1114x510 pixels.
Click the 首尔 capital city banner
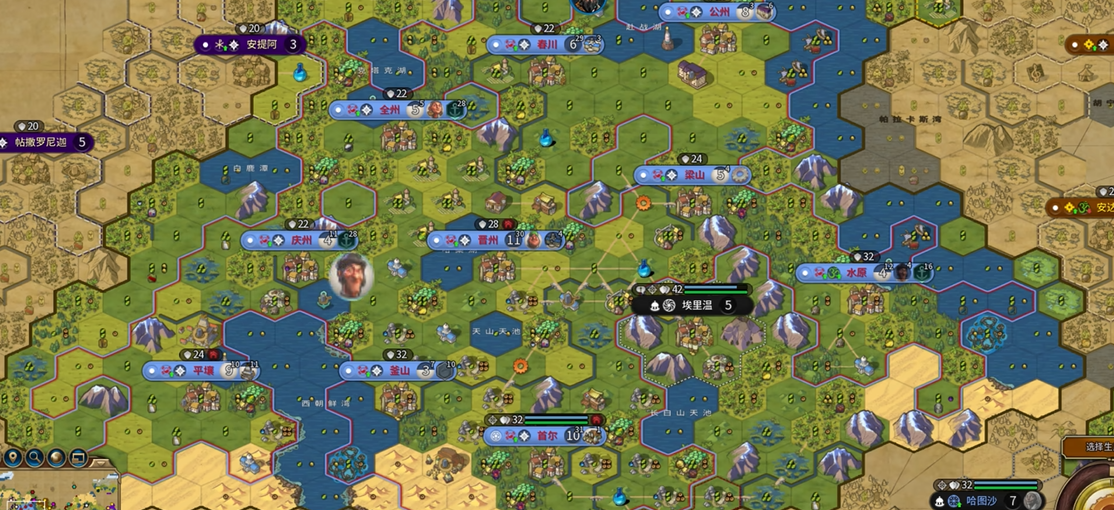pyautogui.click(x=546, y=436)
